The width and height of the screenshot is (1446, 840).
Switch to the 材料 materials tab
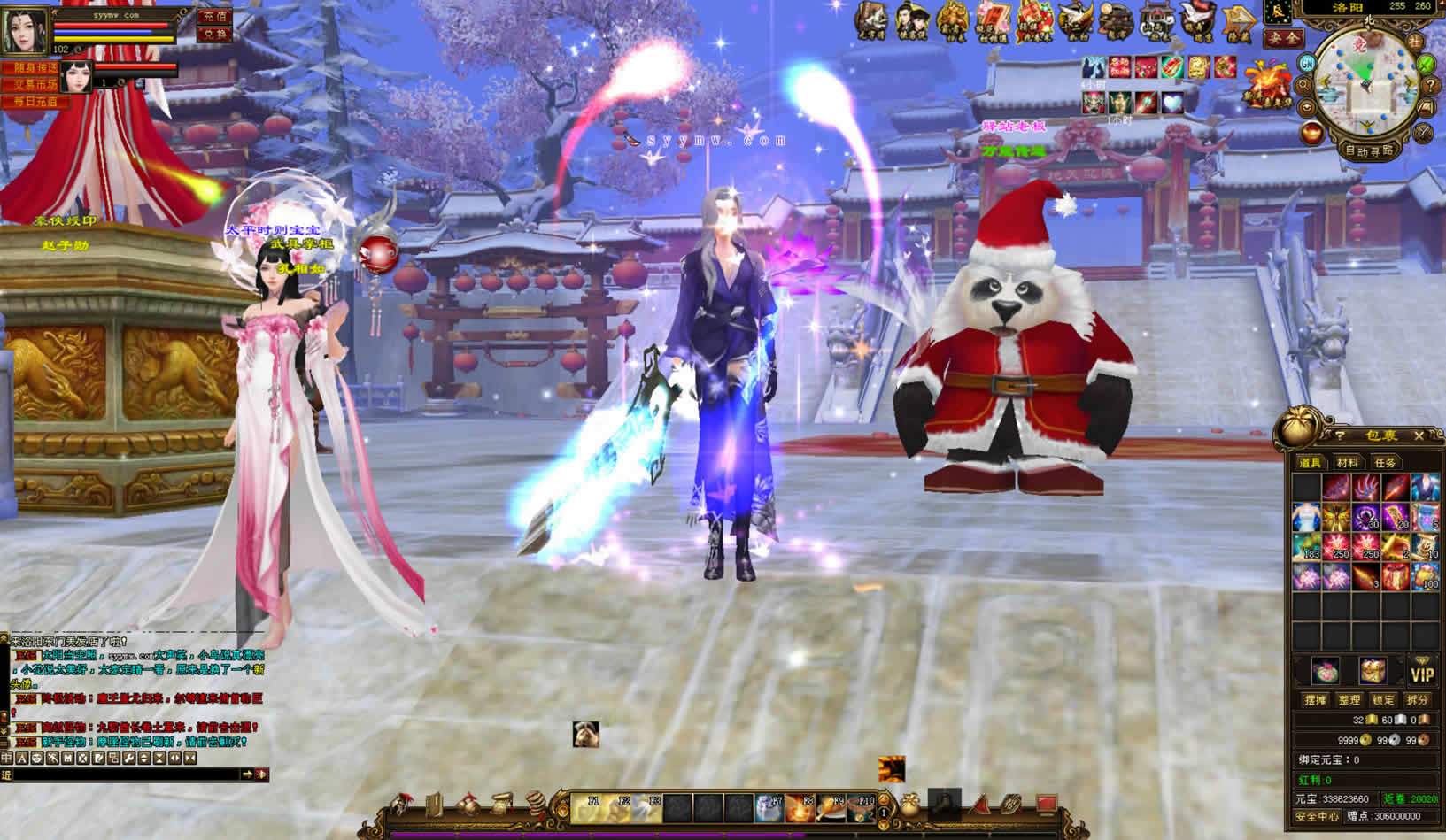coord(1347,463)
